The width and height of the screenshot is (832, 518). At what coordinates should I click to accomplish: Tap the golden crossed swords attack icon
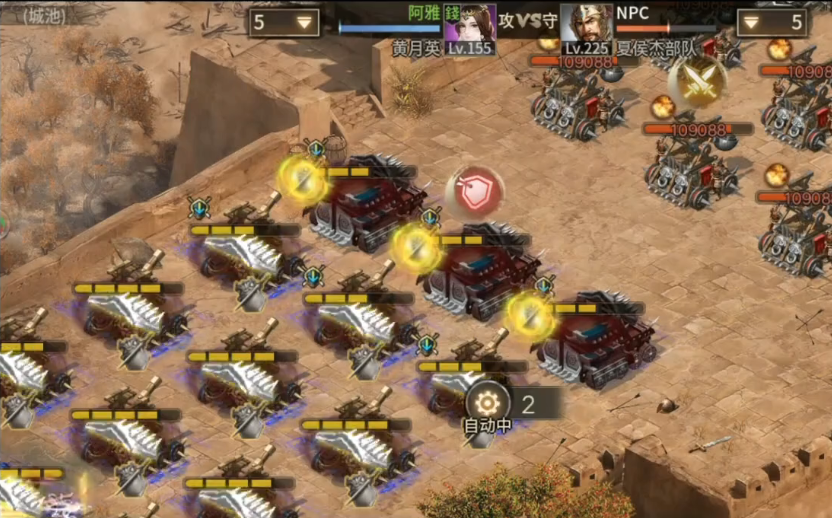pos(697,82)
